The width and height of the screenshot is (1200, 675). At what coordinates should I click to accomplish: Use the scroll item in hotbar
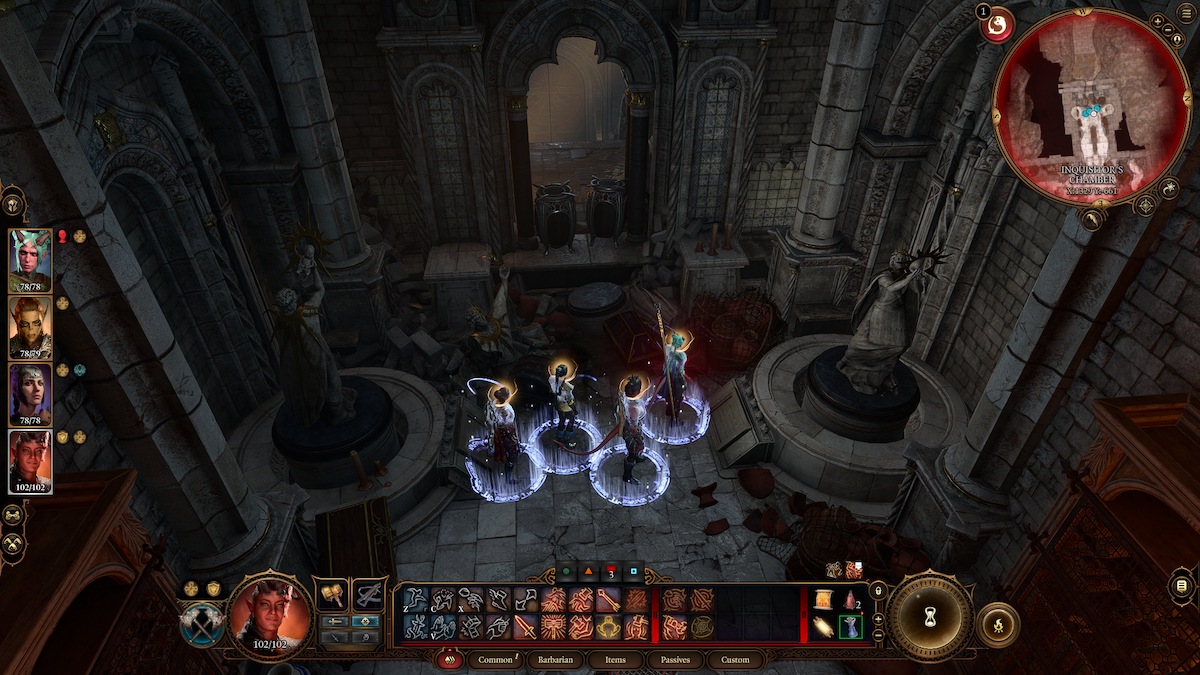tap(823, 599)
